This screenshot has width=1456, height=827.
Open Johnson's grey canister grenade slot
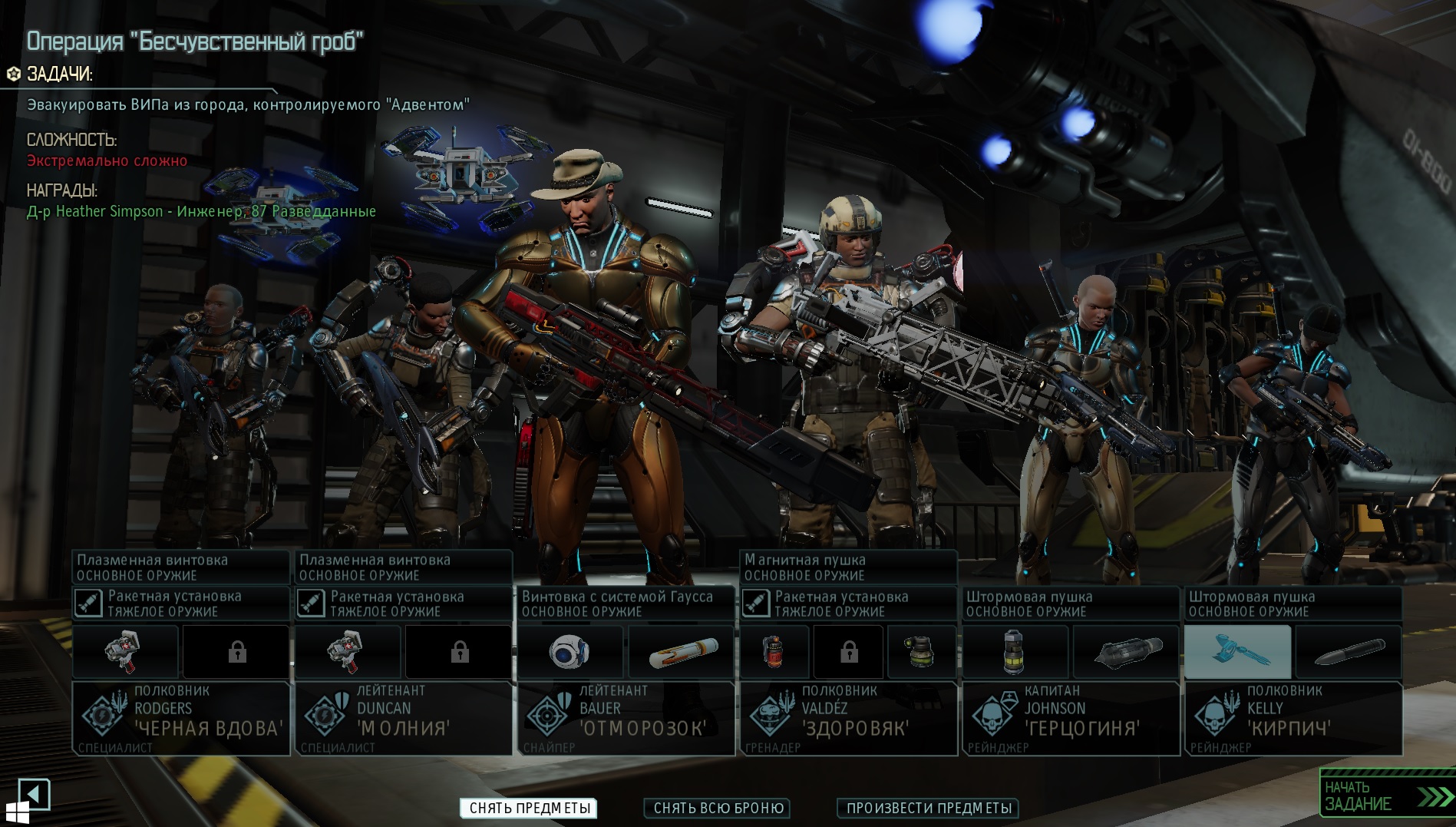(1015, 653)
